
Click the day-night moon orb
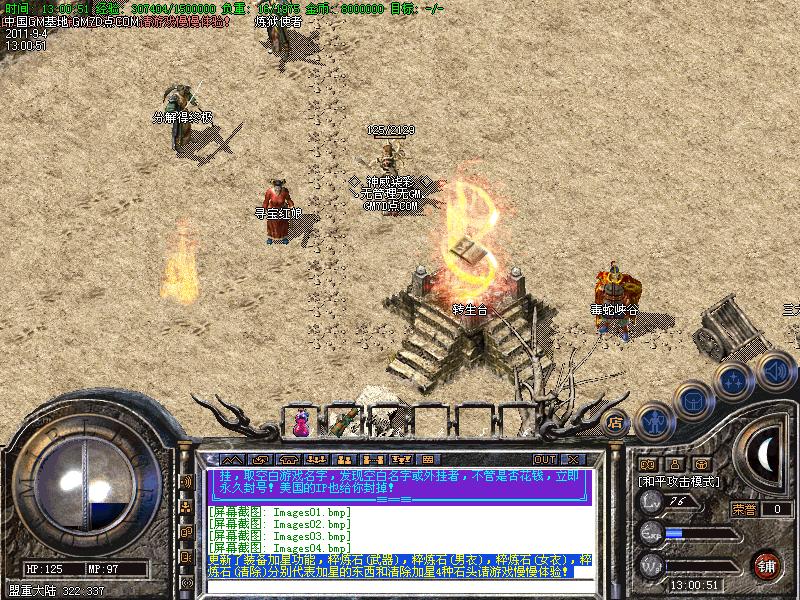(x=767, y=453)
